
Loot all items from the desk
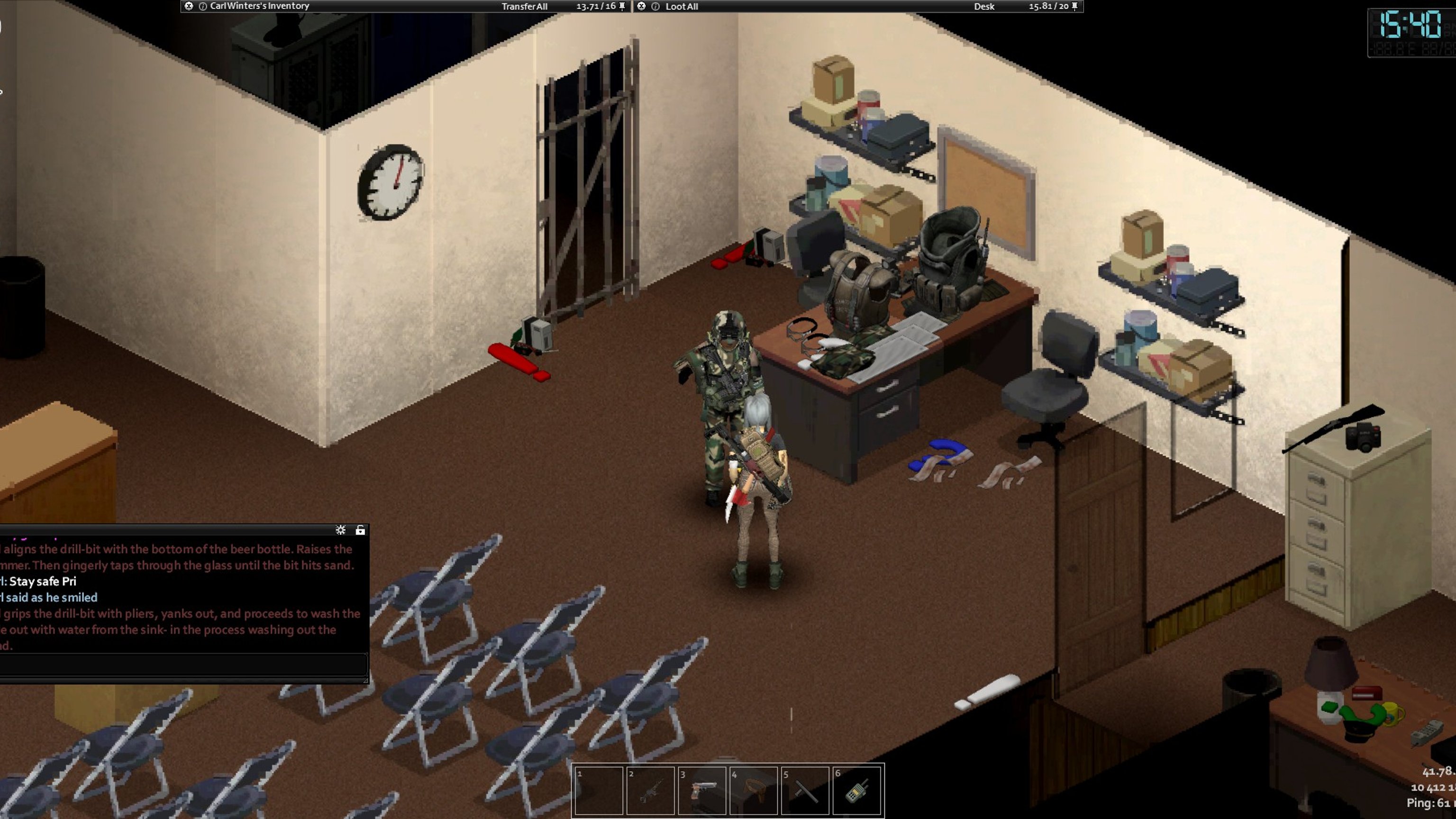[x=681, y=7]
